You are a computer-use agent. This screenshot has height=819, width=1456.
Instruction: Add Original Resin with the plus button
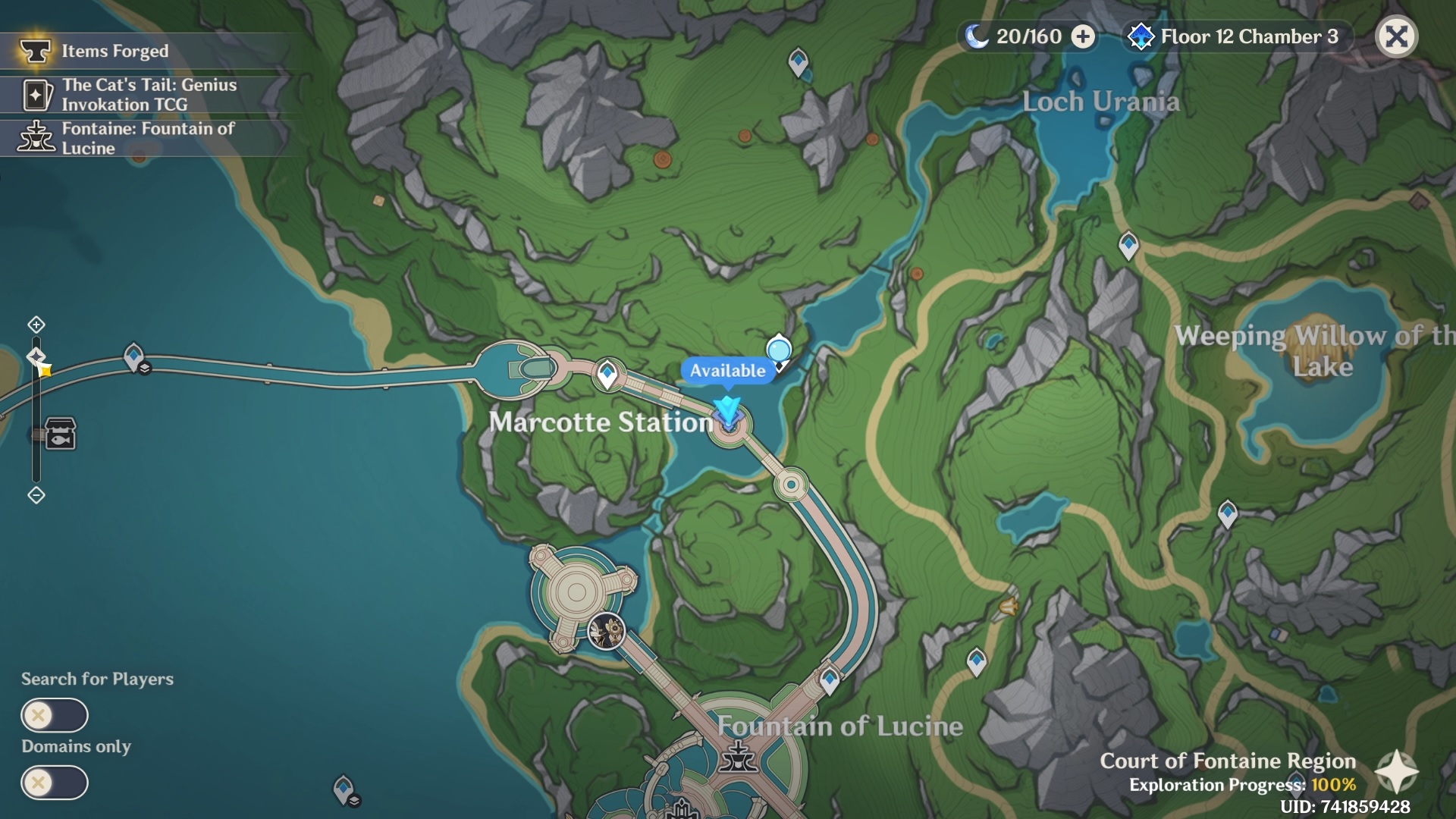point(1083,36)
